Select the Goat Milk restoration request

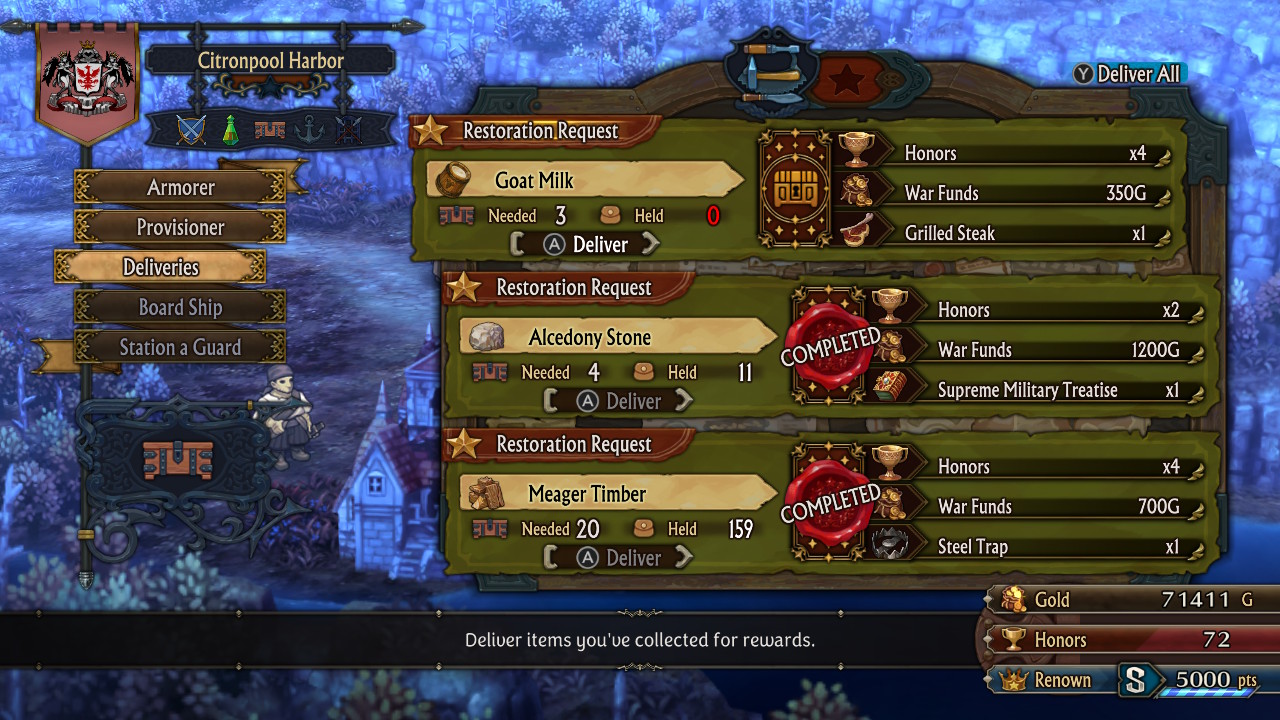[x=585, y=181]
